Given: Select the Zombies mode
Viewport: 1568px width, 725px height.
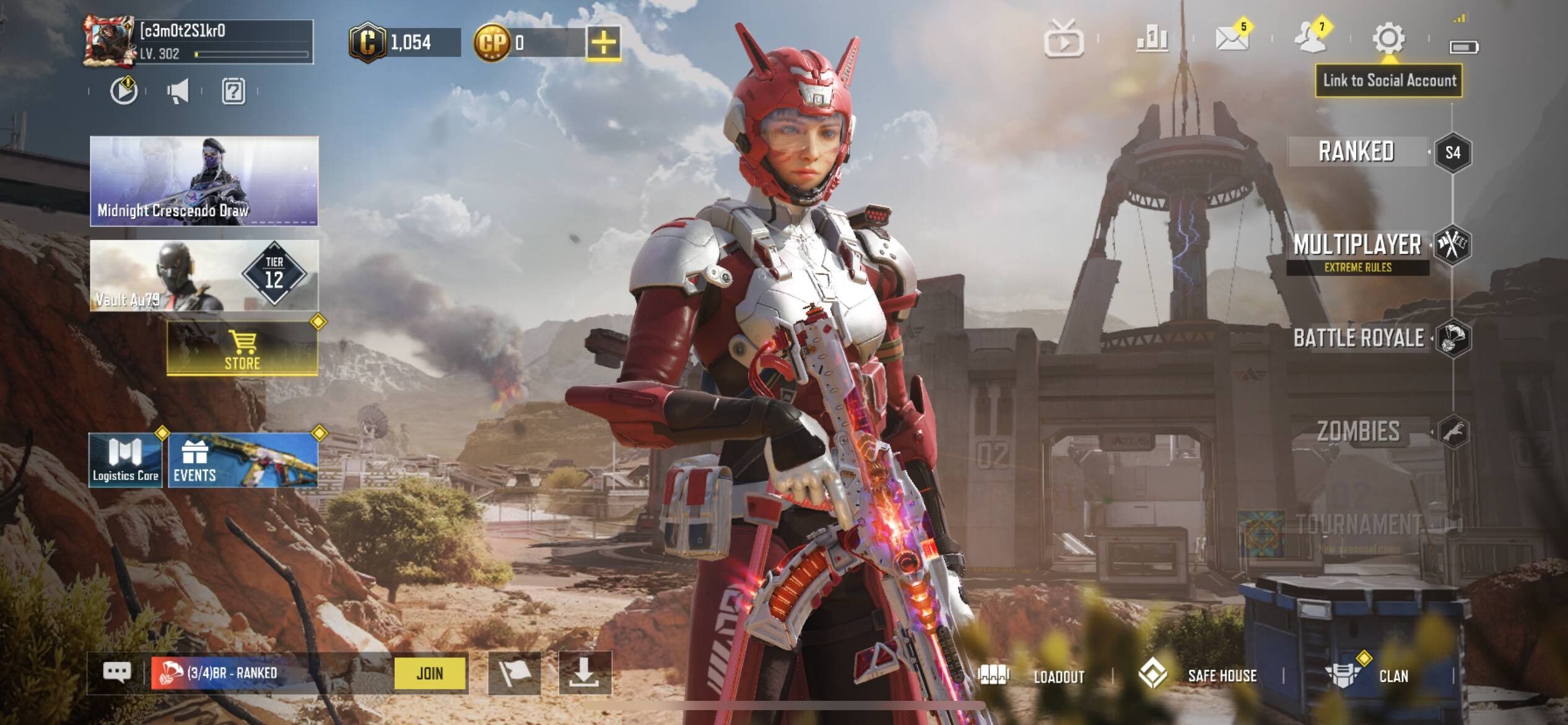Looking at the screenshot, I should tap(1358, 431).
